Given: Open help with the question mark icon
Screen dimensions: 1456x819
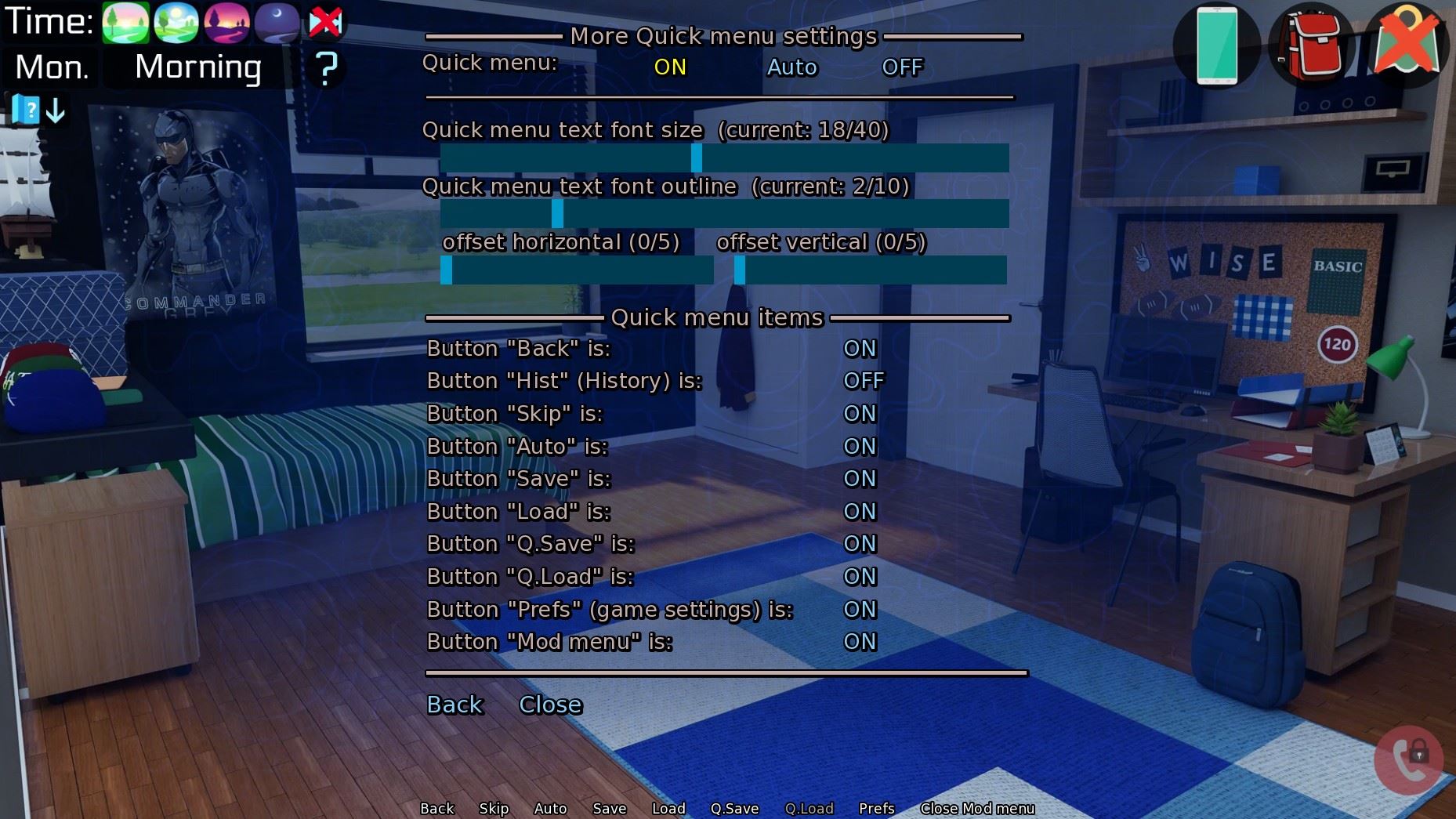Looking at the screenshot, I should [327, 69].
